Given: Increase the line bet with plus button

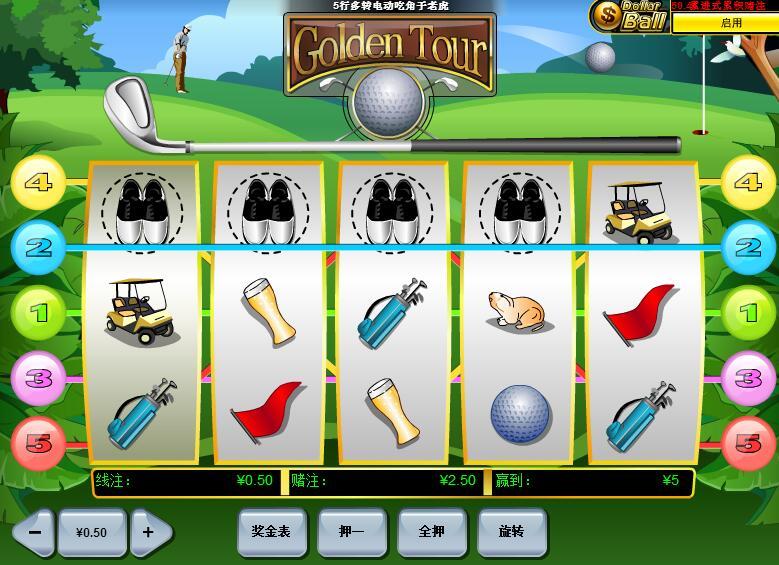Looking at the screenshot, I should point(149,532).
